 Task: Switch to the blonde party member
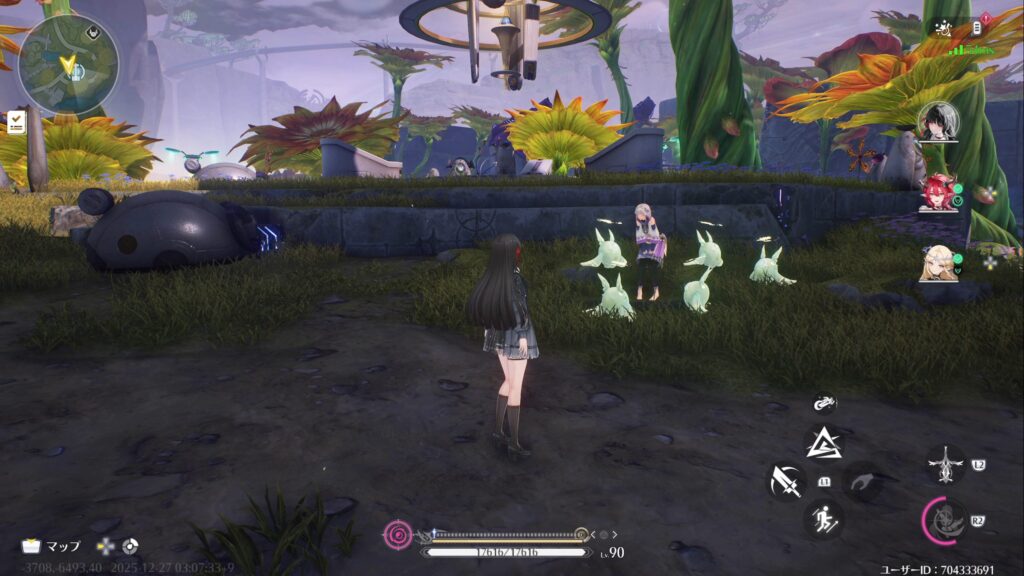[x=937, y=262]
